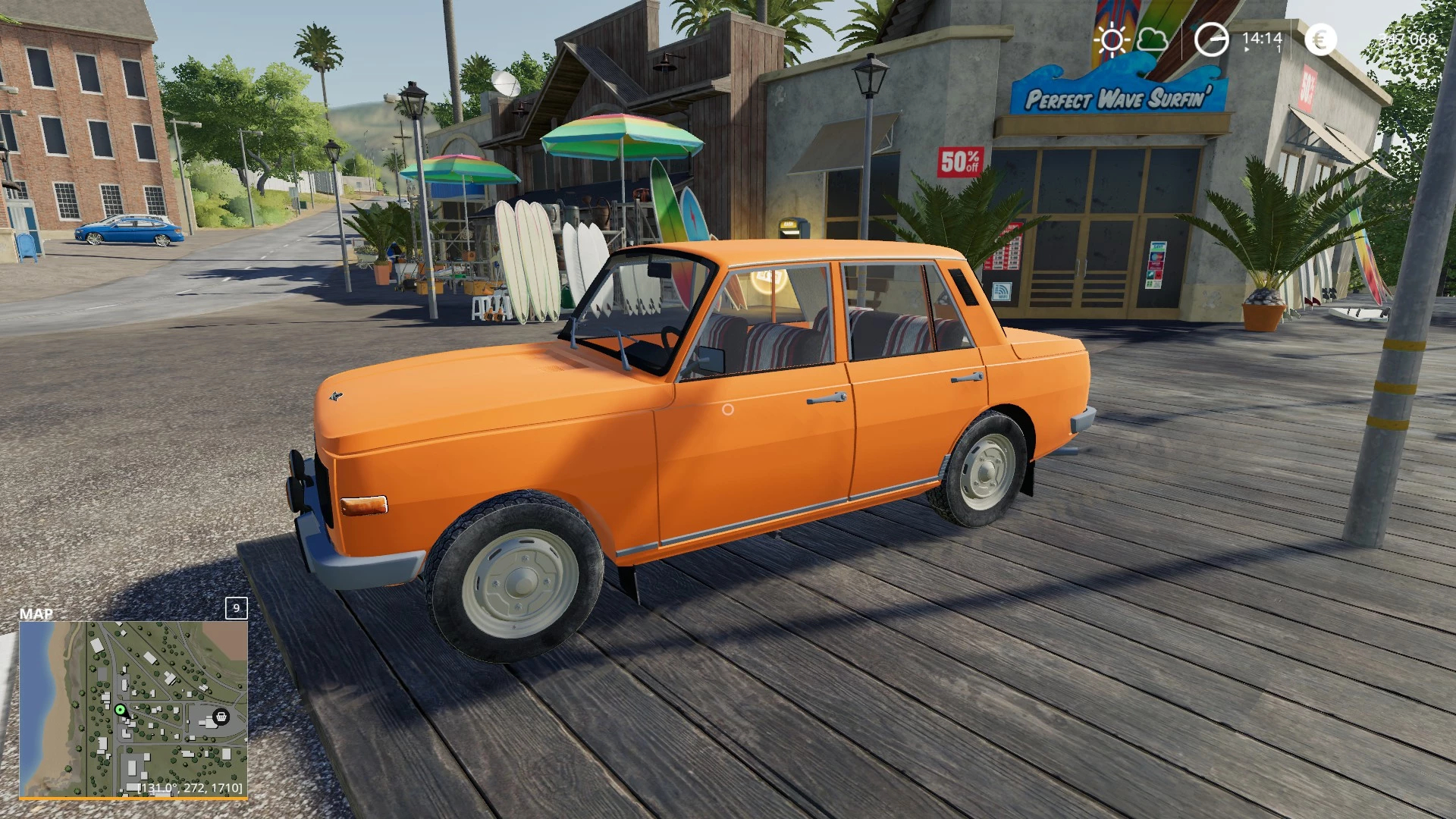Image resolution: width=1456 pixels, height=819 pixels.
Task: Open the minimap in the corner
Action: click(x=133, y=708)
